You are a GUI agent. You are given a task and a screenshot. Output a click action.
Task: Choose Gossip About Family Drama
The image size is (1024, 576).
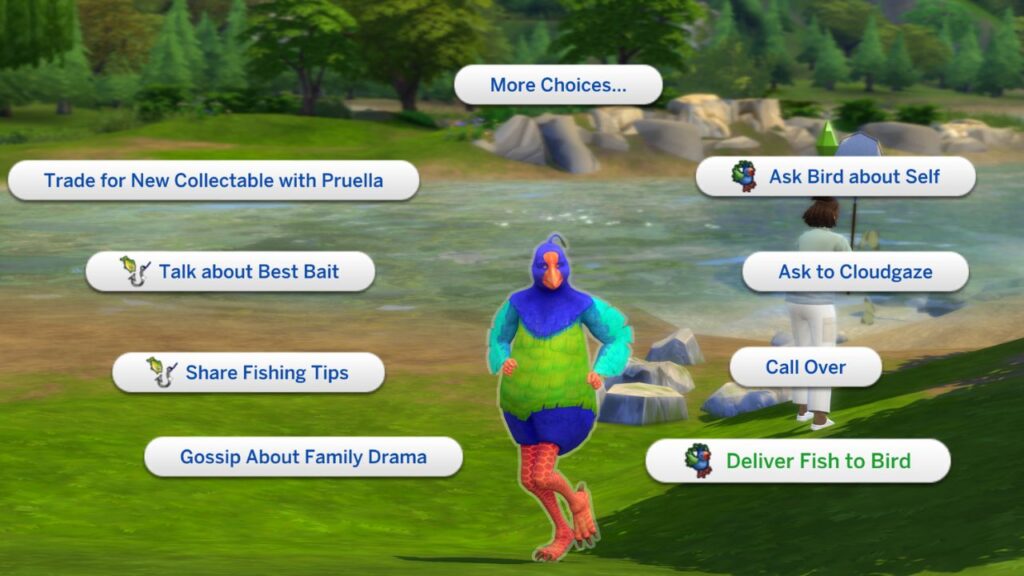303,457
